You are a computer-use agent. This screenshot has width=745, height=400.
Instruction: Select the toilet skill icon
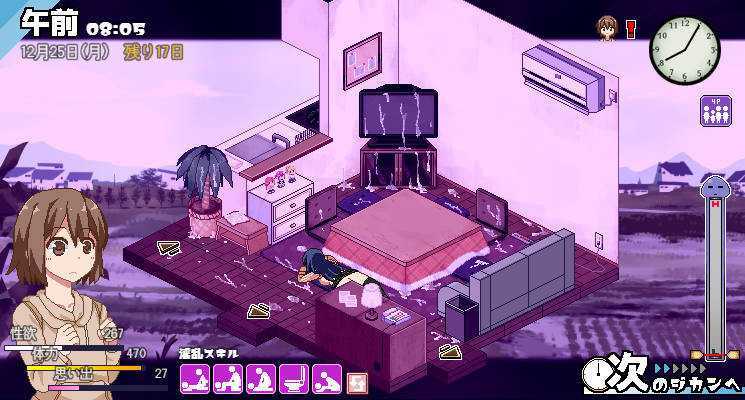tap(294, 378)
